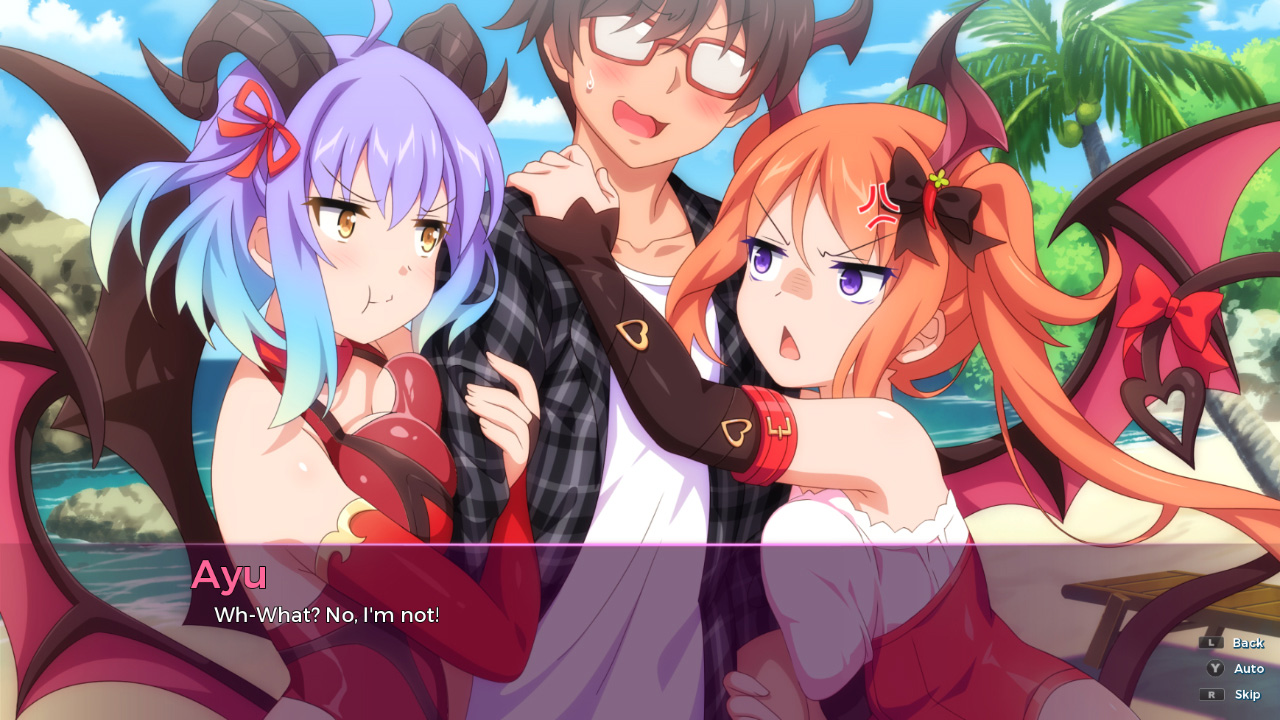Click the L shoulder button icon beside Back
The width and height of the screenshot is (1280, 720).
coord(1211,643)
